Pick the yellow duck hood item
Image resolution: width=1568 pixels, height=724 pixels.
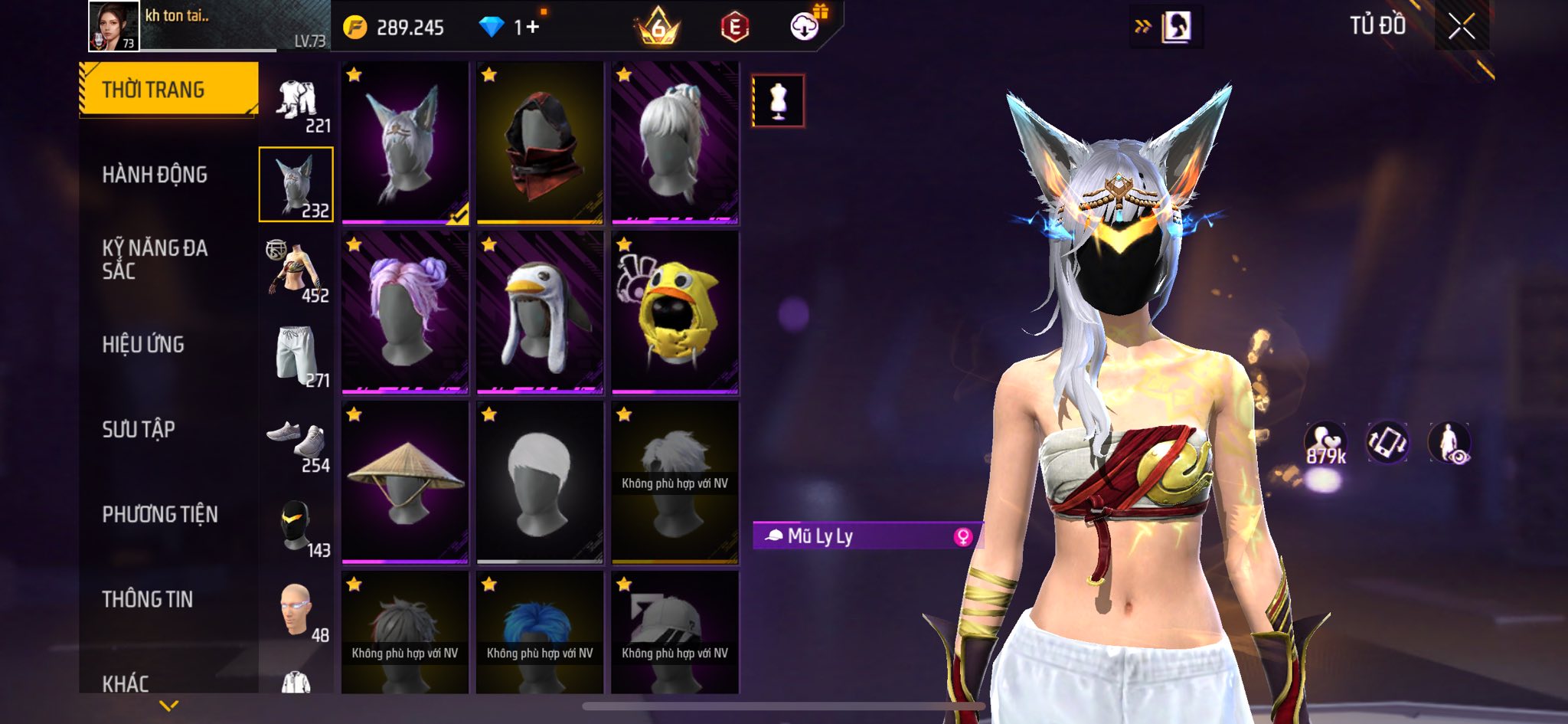[675, 313]
